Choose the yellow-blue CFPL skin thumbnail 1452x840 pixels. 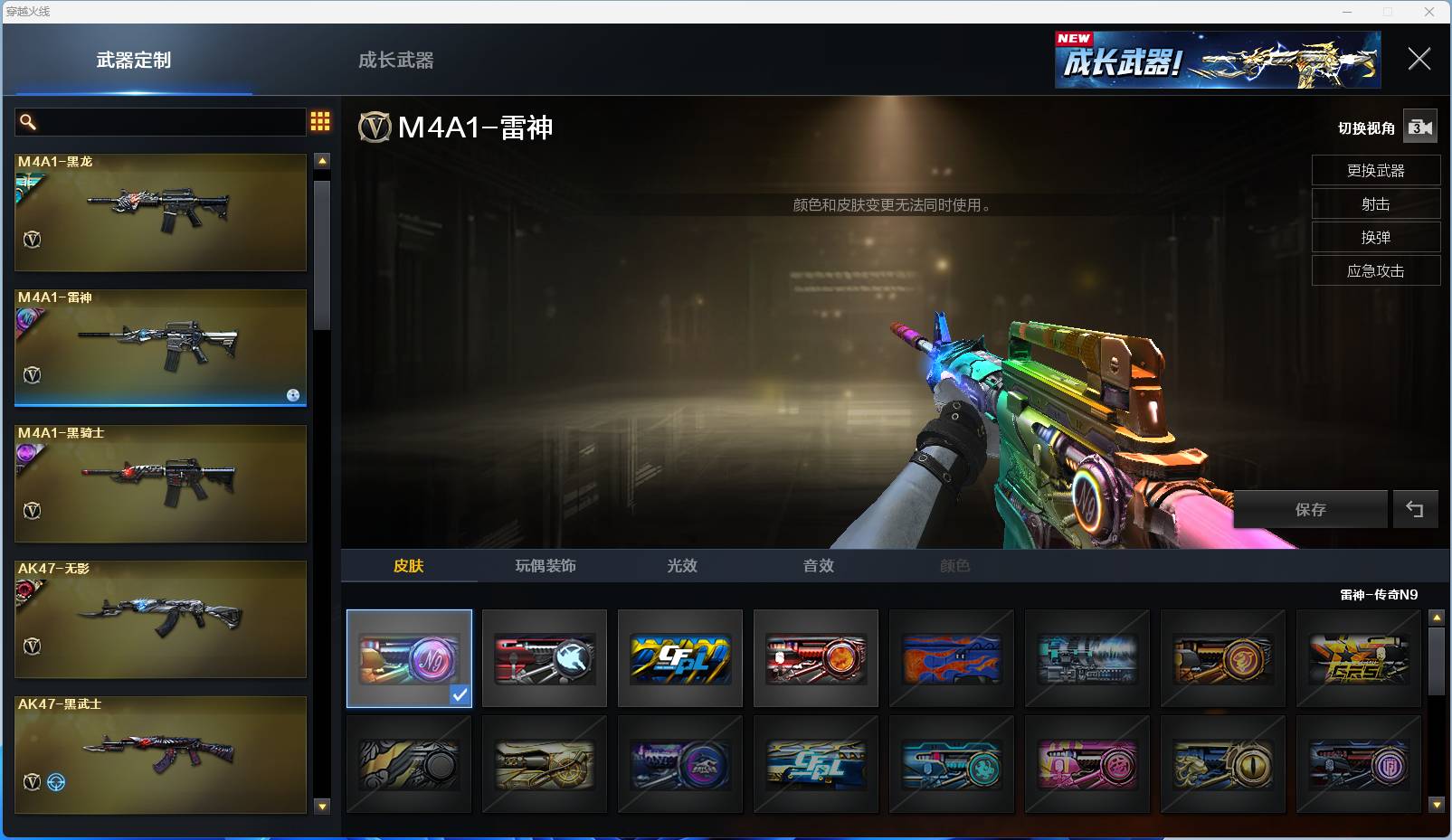tap(680, 658)
